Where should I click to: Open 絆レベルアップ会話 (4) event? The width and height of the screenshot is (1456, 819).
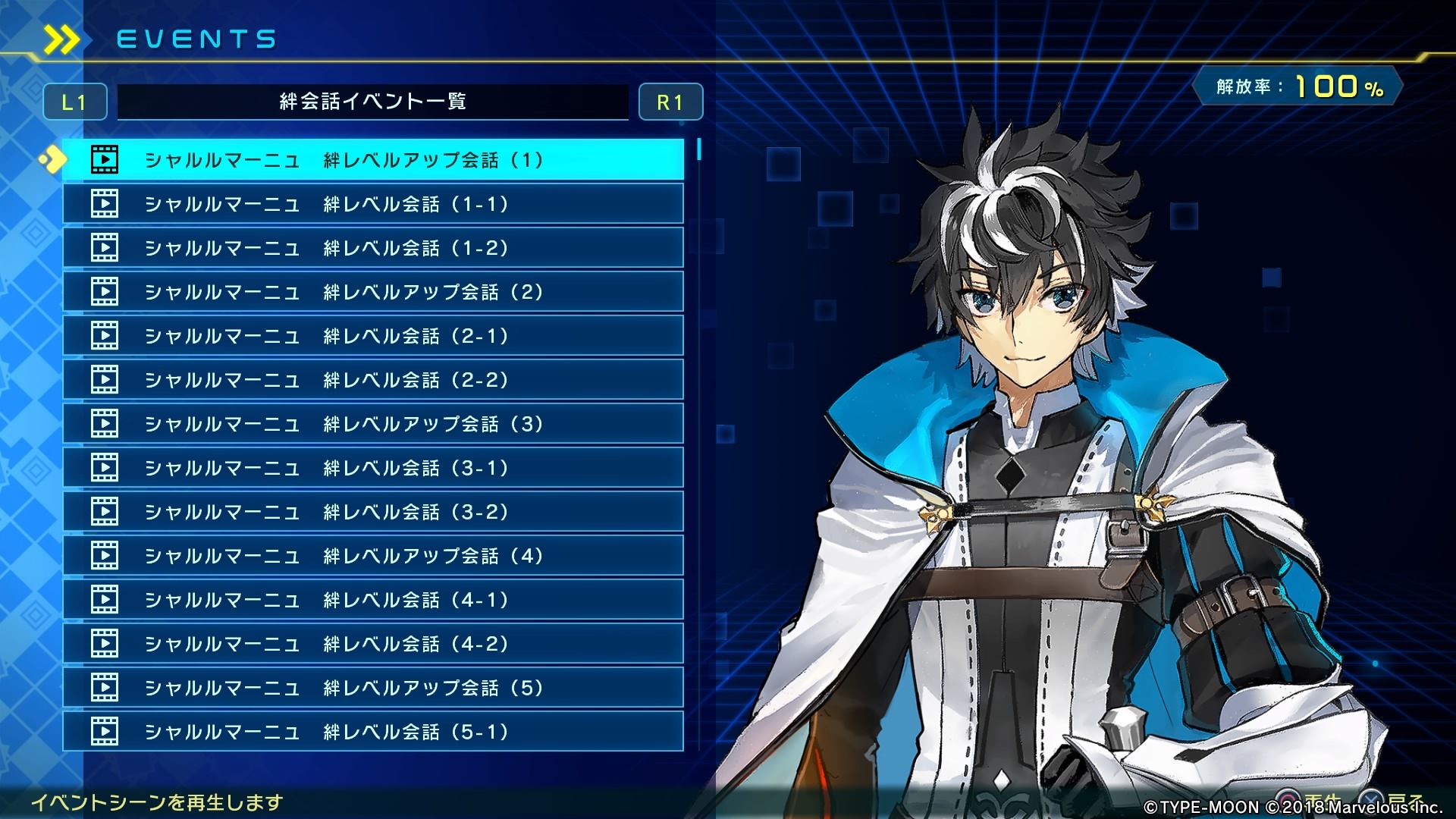click(x=372, y=556)
